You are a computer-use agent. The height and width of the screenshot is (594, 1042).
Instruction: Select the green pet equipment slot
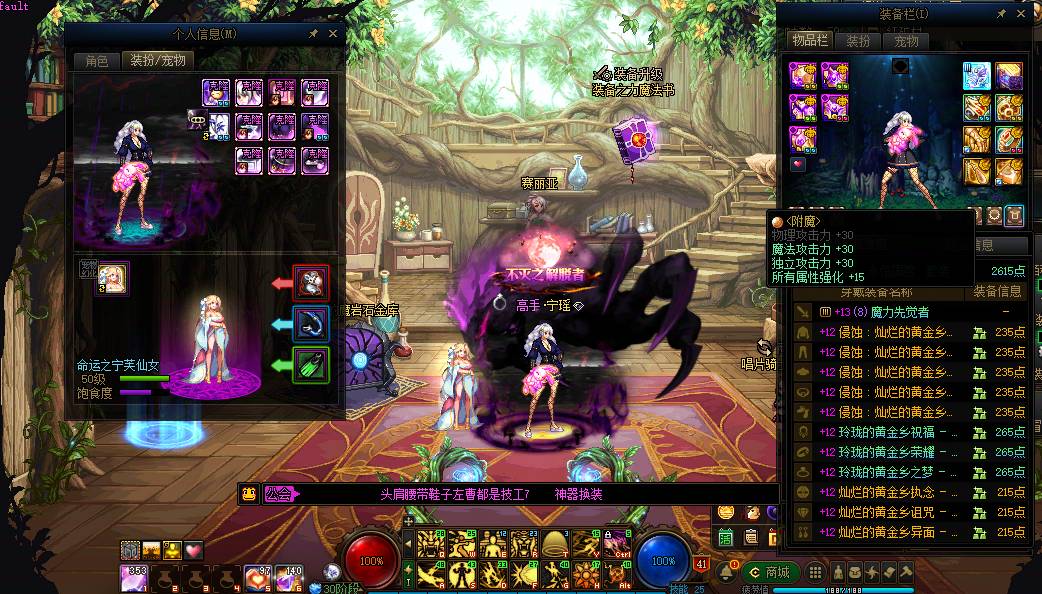click(311, 365)
